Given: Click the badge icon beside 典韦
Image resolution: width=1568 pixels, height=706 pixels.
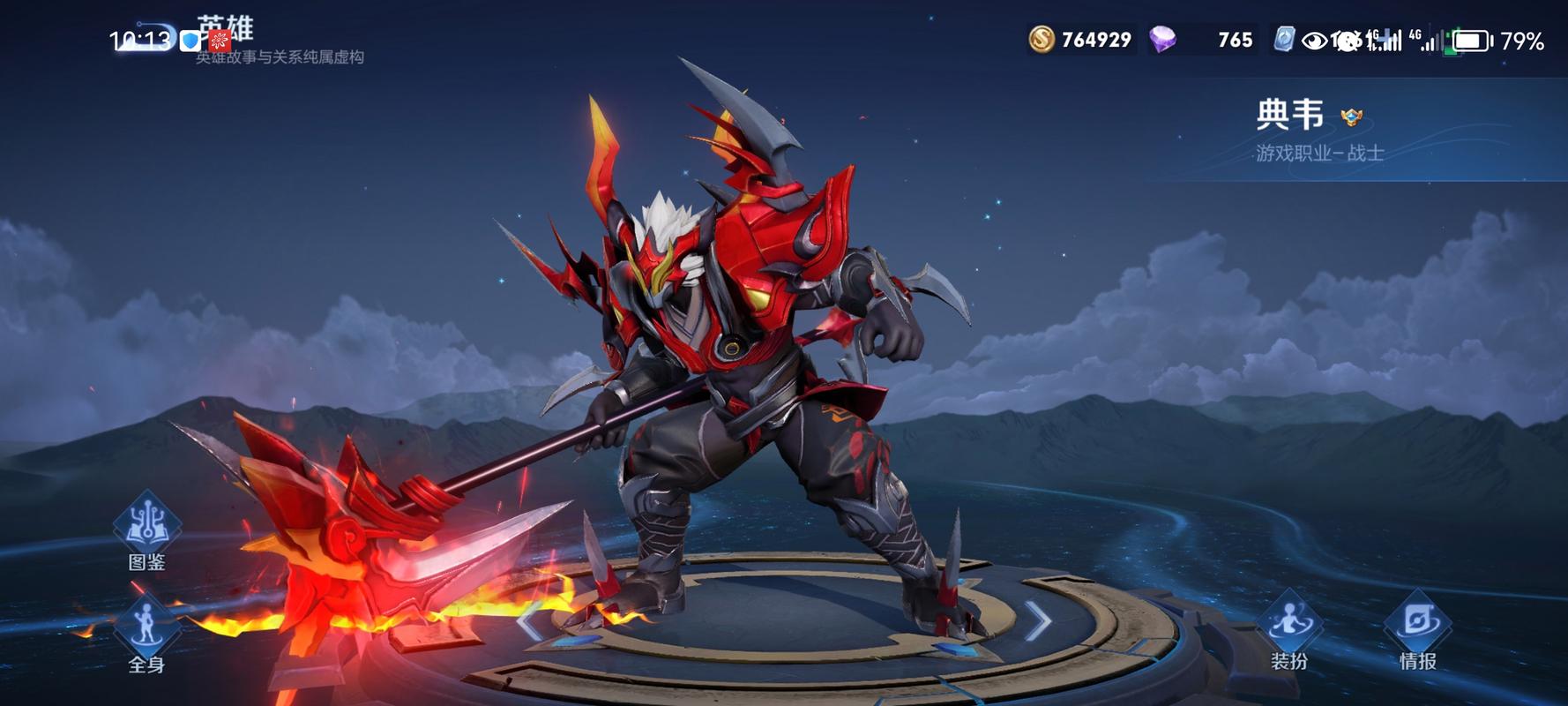Looking at the screenshot, I should (1351, 116).
